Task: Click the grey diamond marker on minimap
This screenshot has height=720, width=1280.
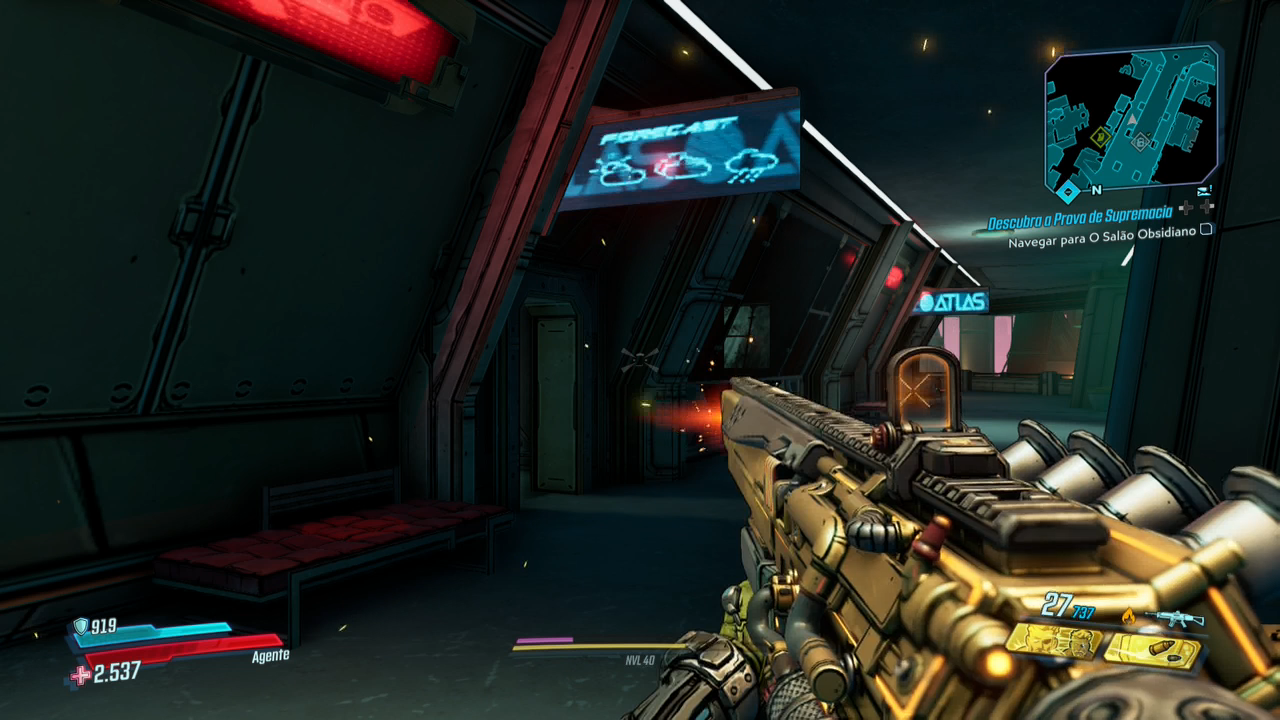Action: point(1138,143)
